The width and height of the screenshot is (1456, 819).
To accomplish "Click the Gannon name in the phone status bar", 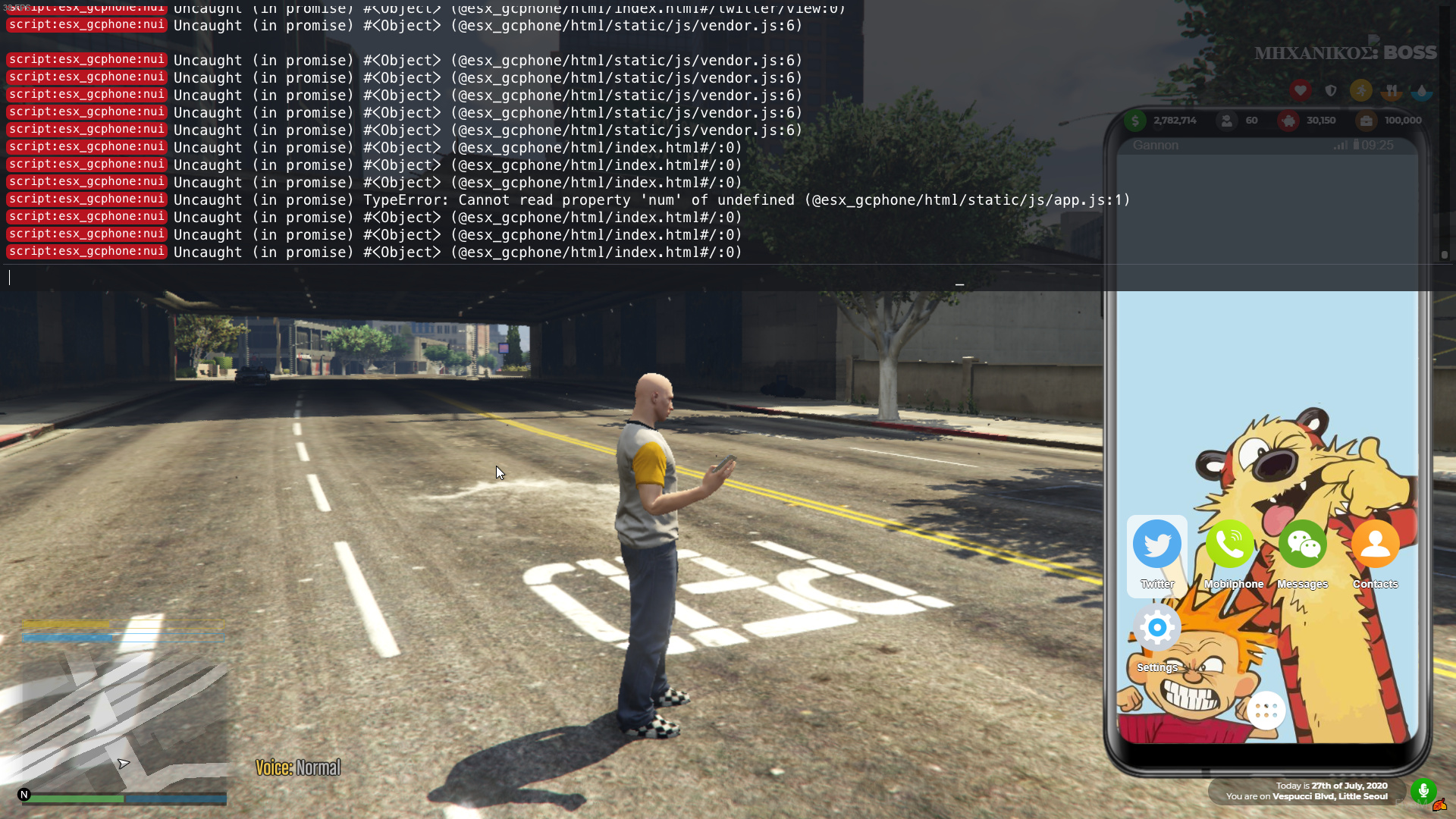I will click(x=1155, y=145).
